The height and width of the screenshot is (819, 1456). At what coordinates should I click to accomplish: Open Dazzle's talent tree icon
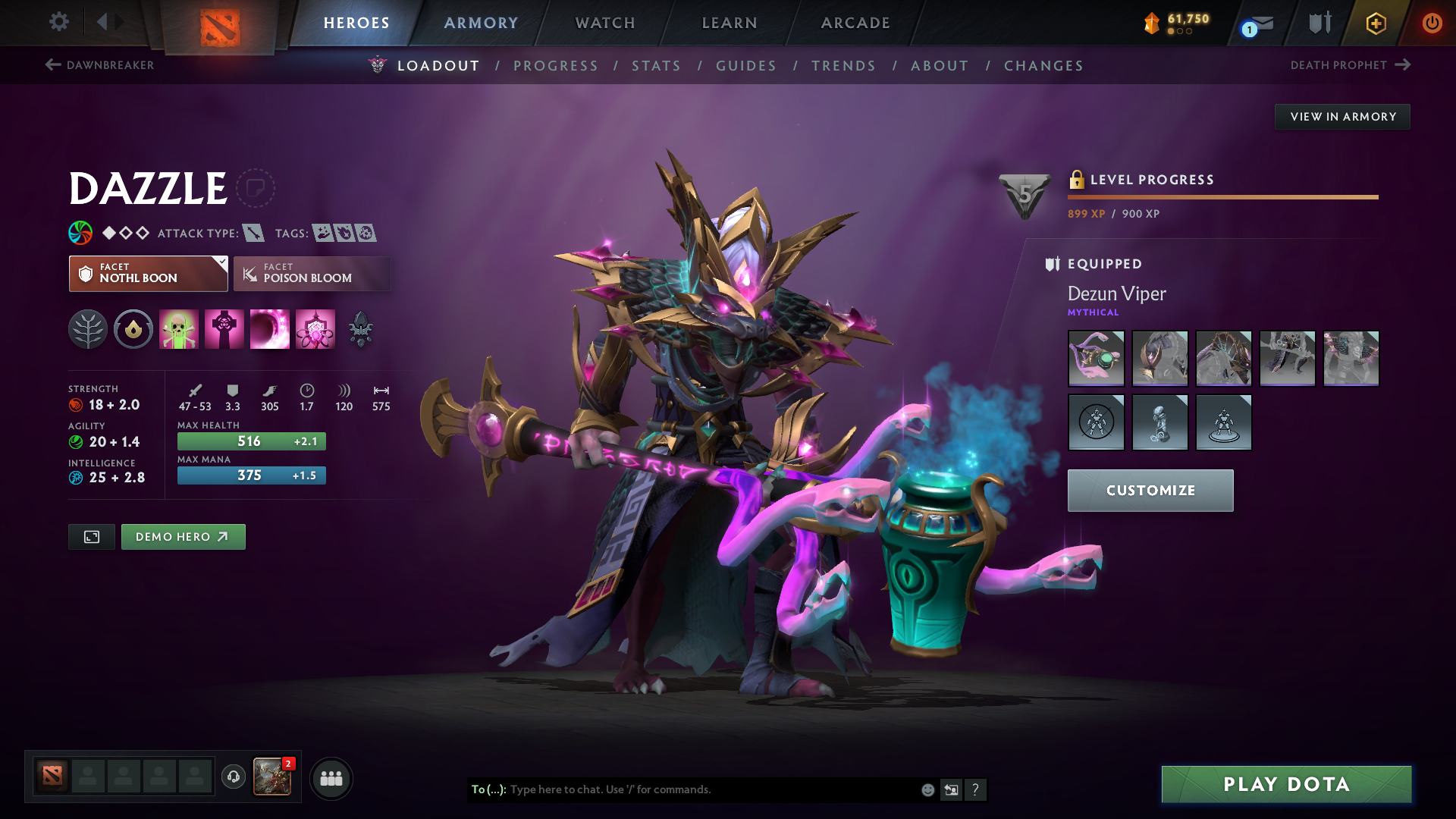point(88,329)
